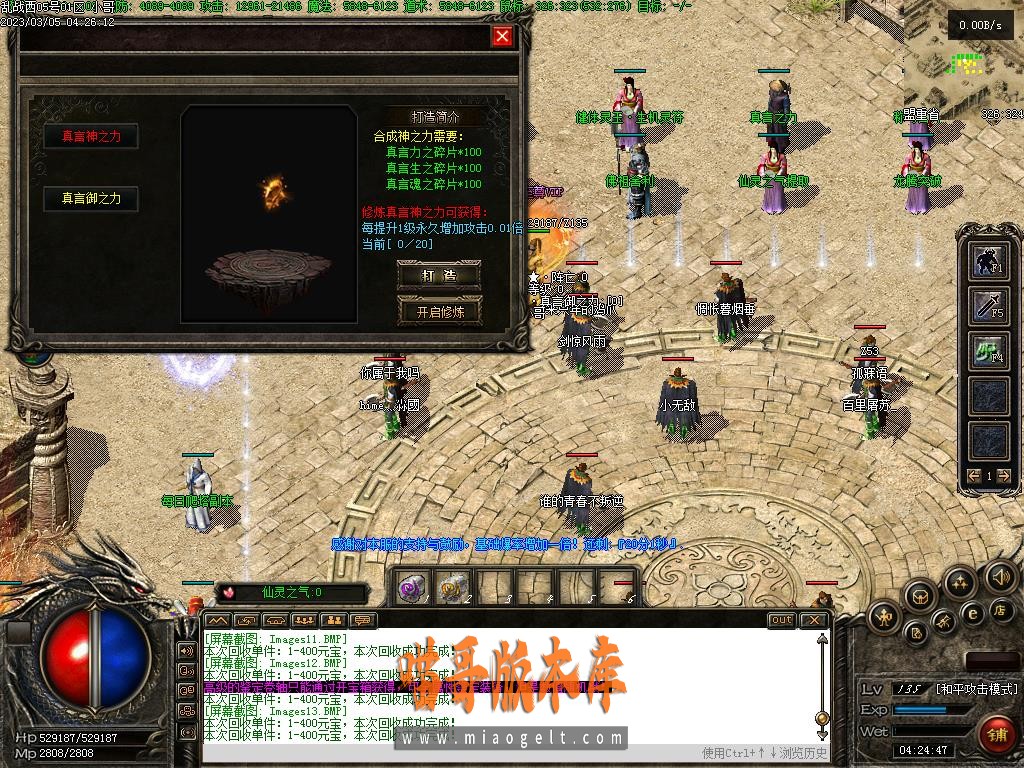Click the 打造 forge button

click(x=439, y=274)
